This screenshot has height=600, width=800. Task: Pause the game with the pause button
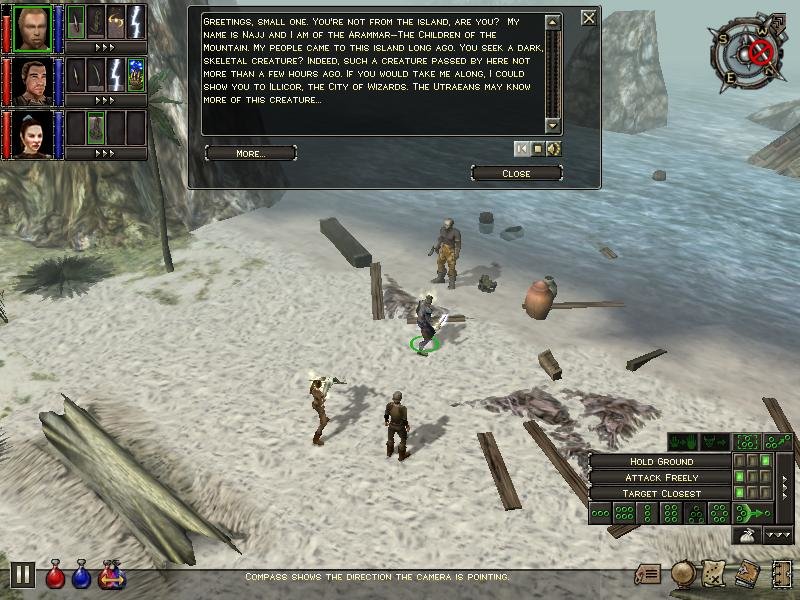(22, 575)
